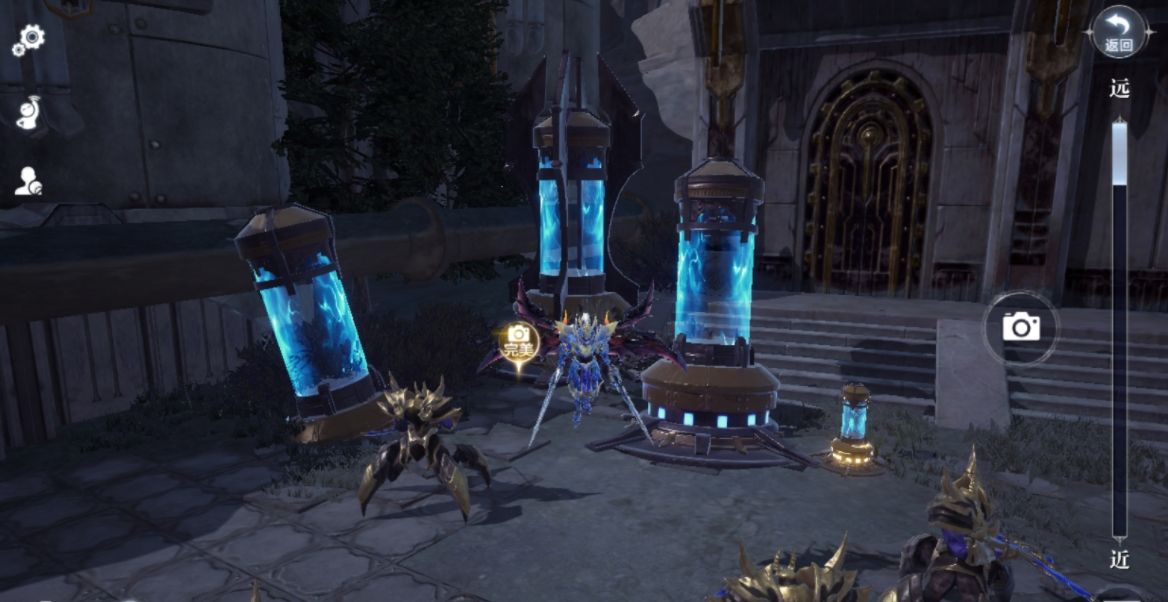This screenshot has width=1168, height=602.
Task: Click the 返回 return button
Action: tap(1118, 32)
